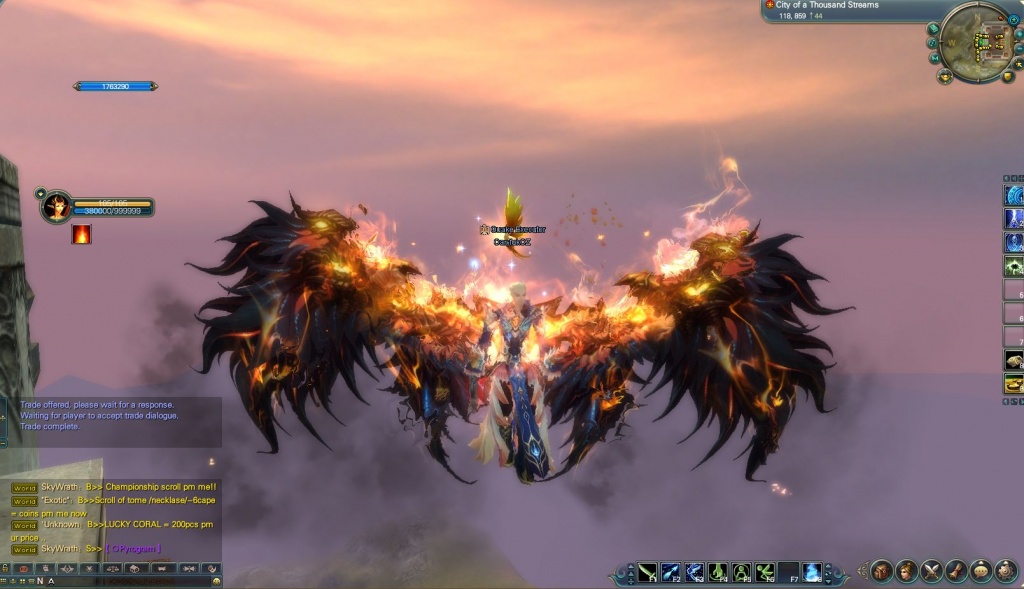Viewport: 1024px width, 589px height.
Task: Open the chat emoticon smiley button
Action: click(x=216, y=580)
